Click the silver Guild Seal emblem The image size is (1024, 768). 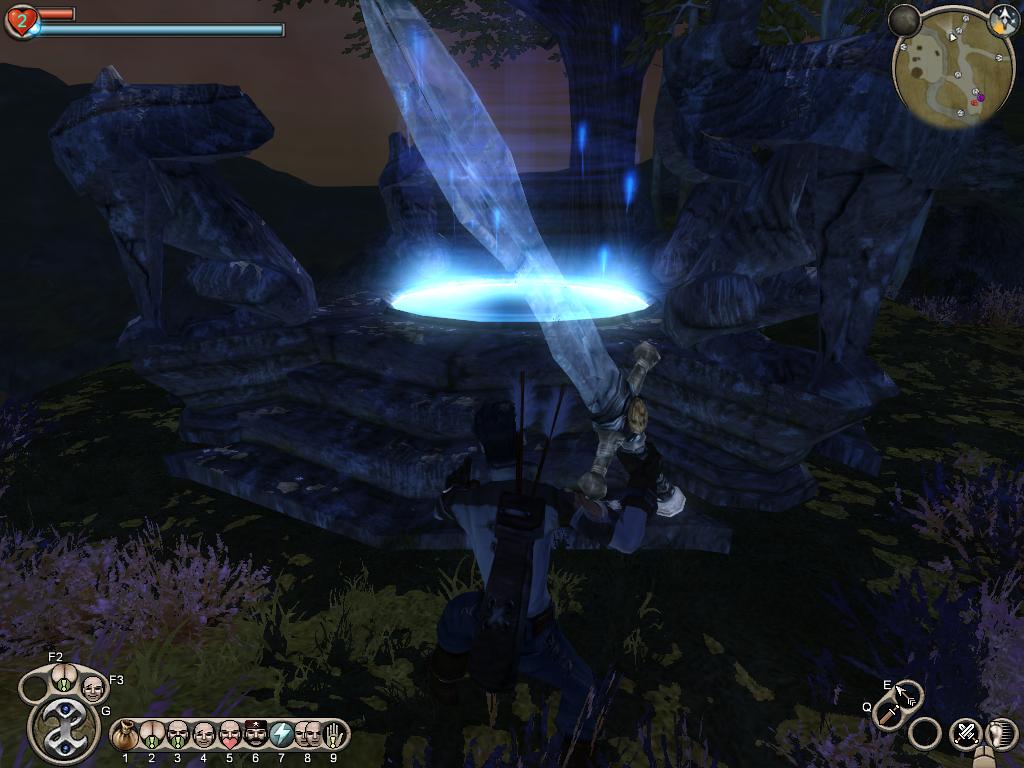63,728
